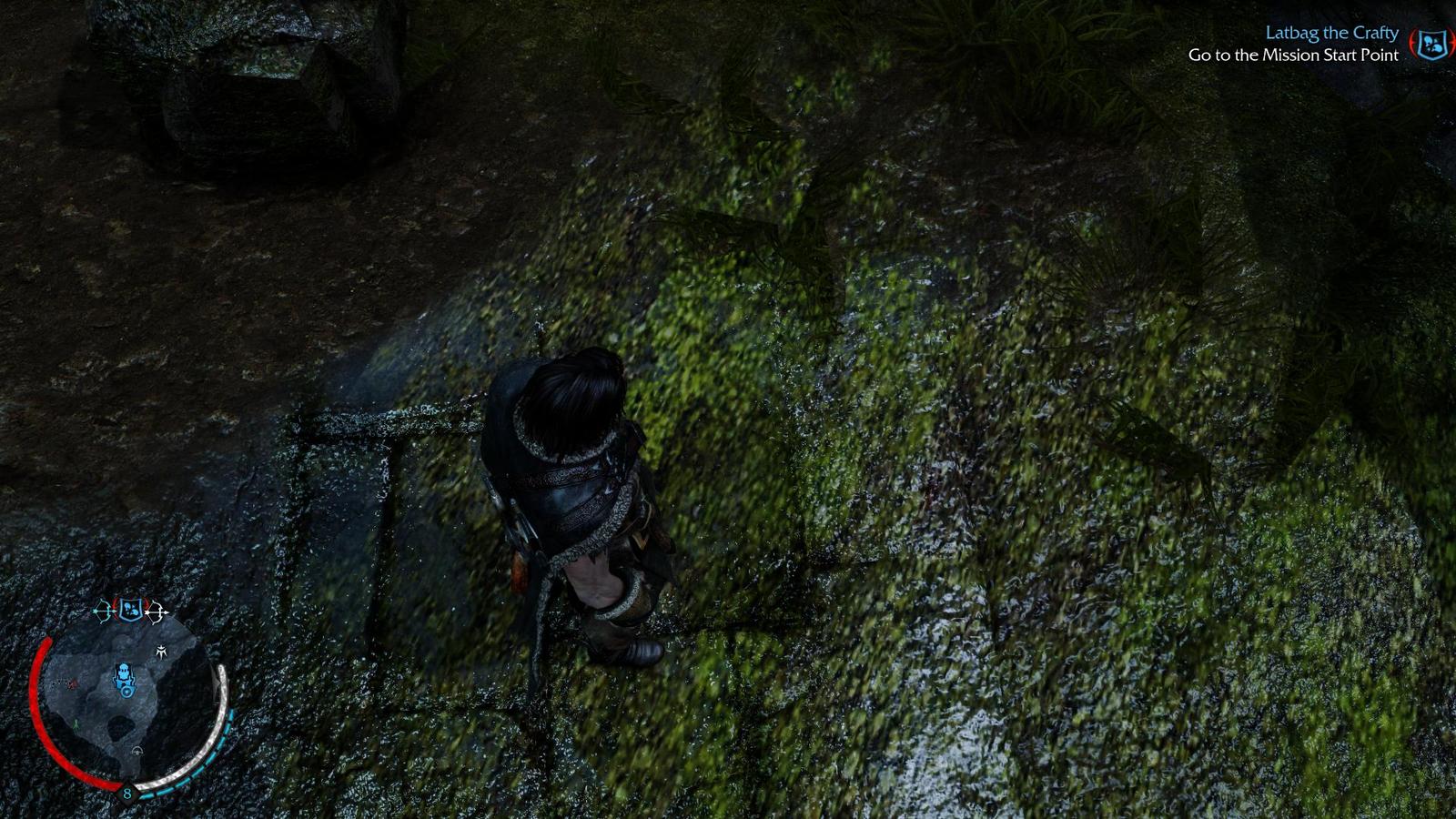The image size is (1456, 819).
Task: Select the left bow ammo icon above minimap
Action: [x=102, y=610]
